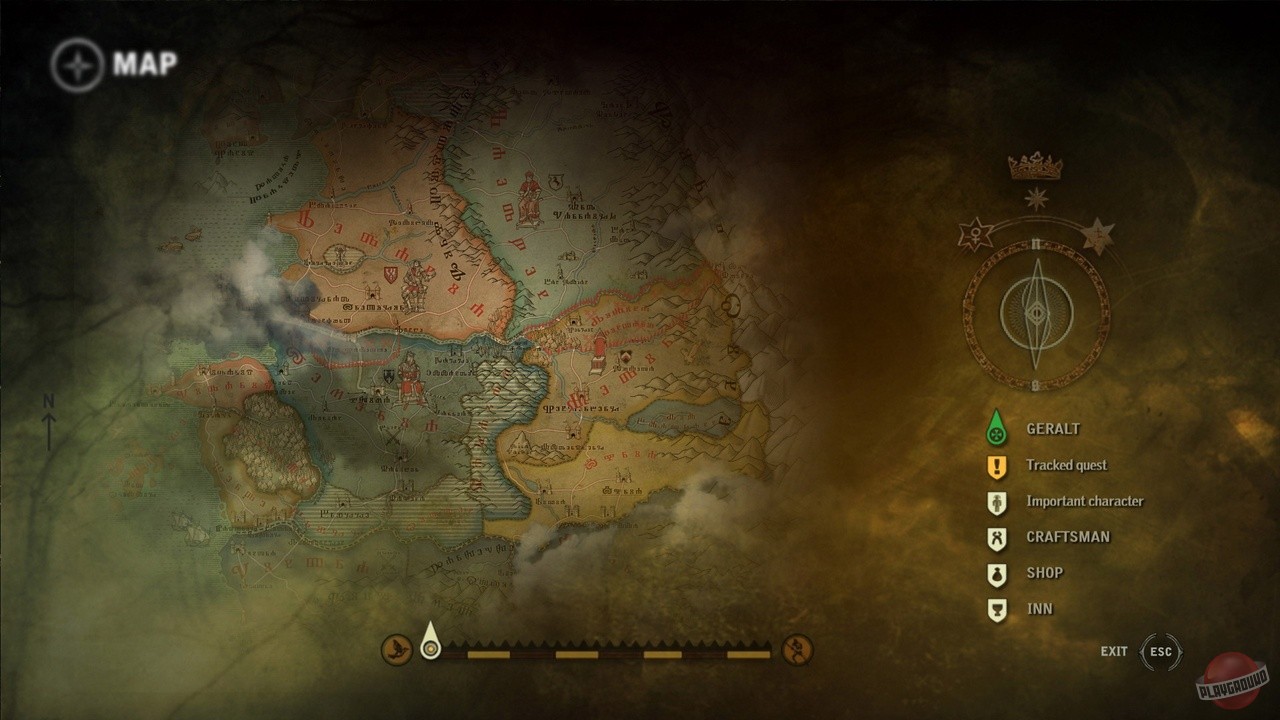Screen dimensions: 1280x720
Task: Select the green Geralt position marker icon
Action: tap(995, 428)
